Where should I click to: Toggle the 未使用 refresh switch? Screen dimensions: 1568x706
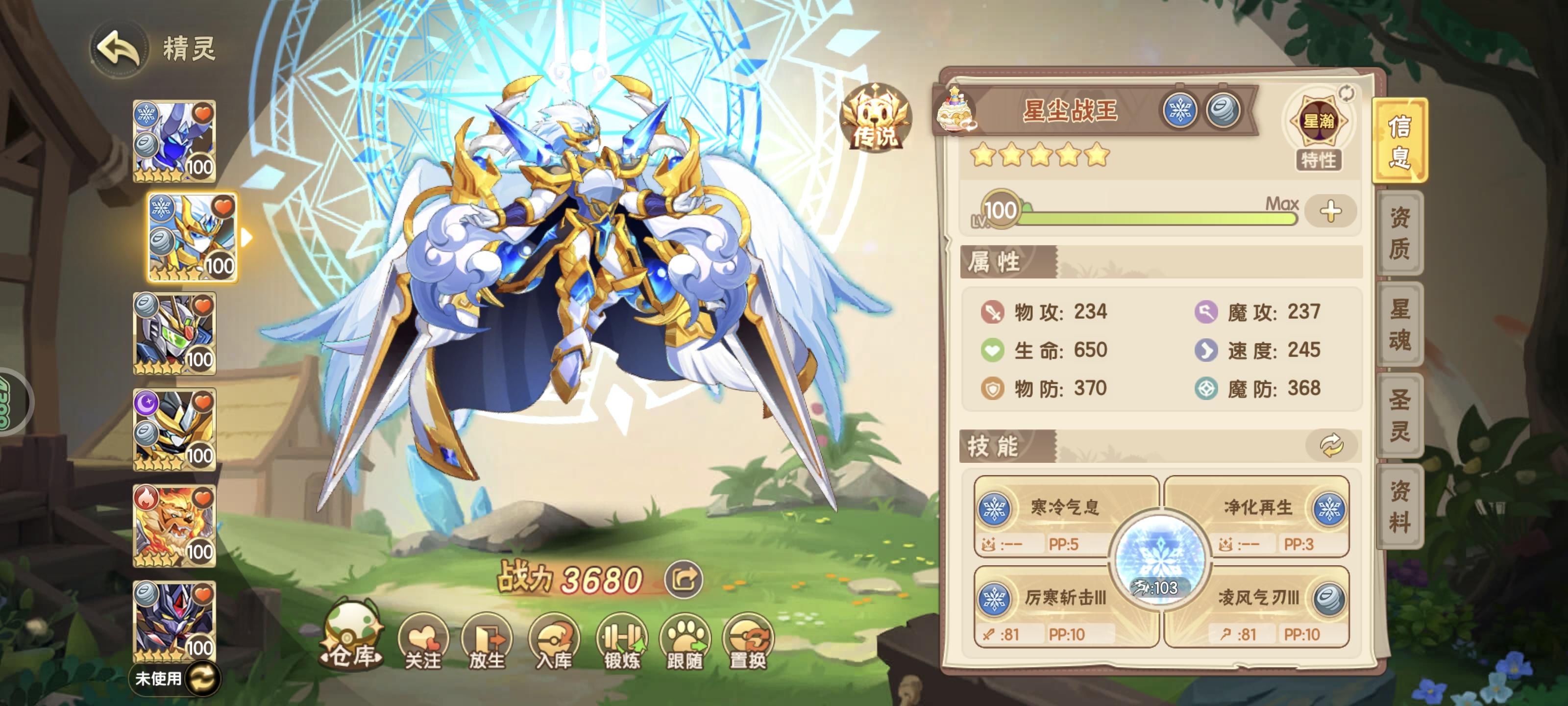tap(205, 679)
